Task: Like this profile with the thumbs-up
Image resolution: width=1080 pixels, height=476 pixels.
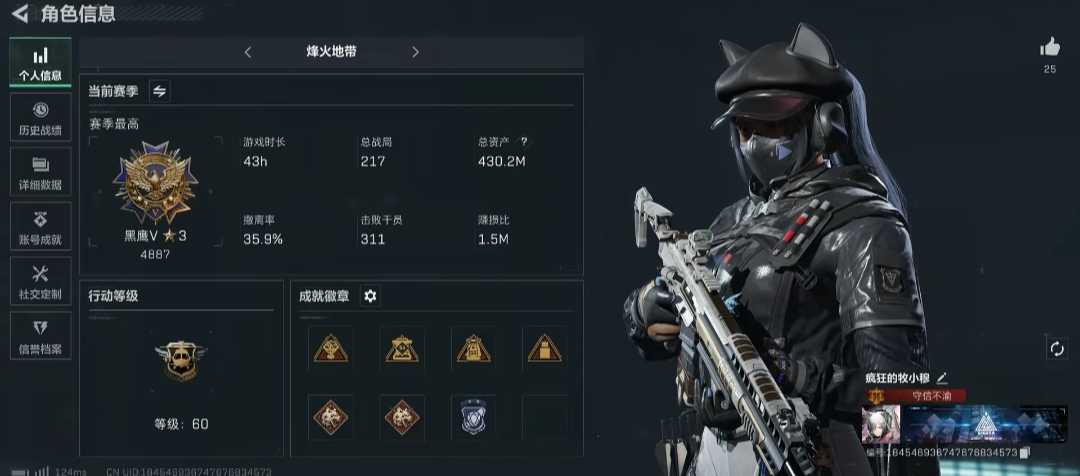Action: click(x=1049, y=47)
